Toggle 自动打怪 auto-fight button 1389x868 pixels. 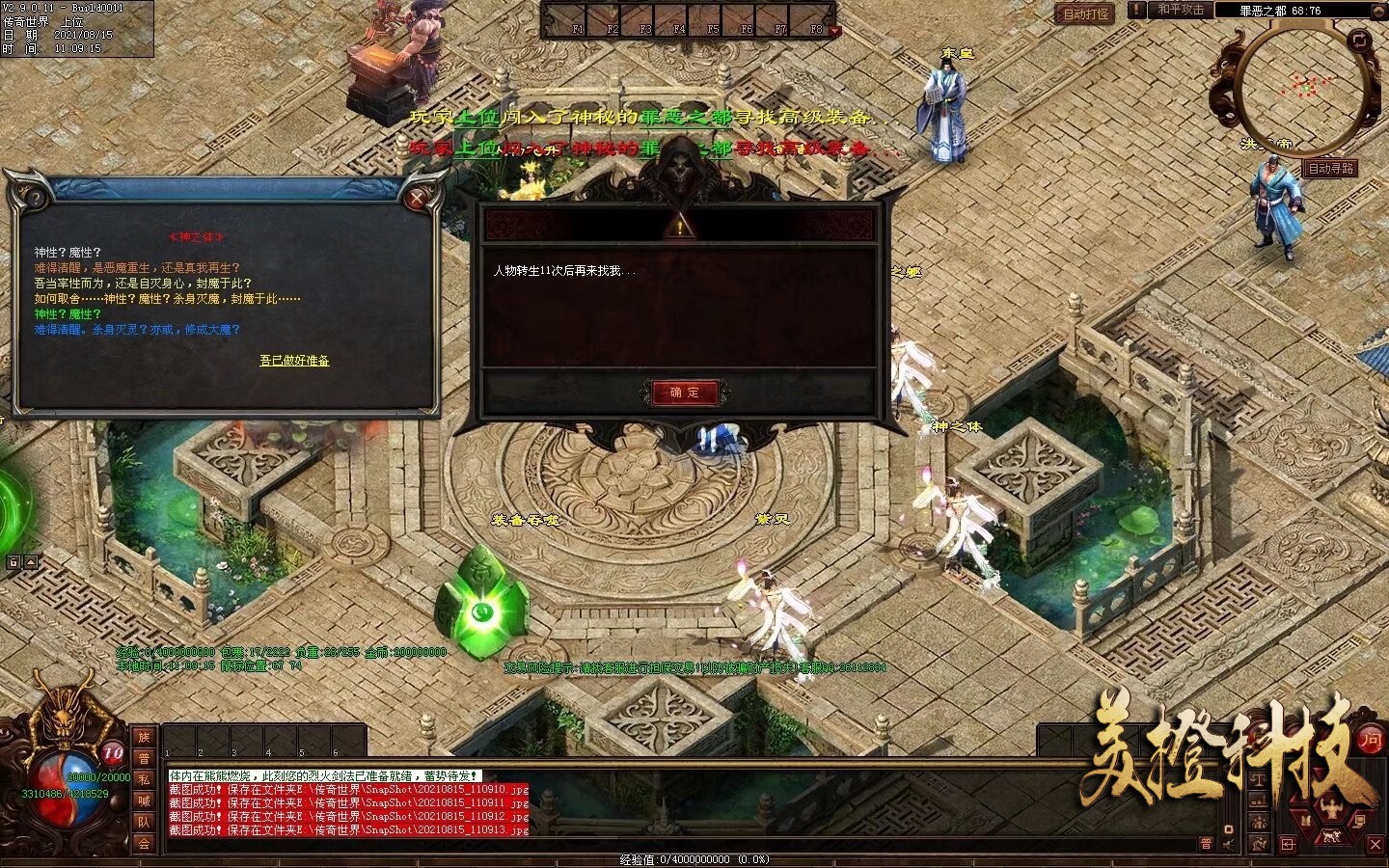[1085, 14]
